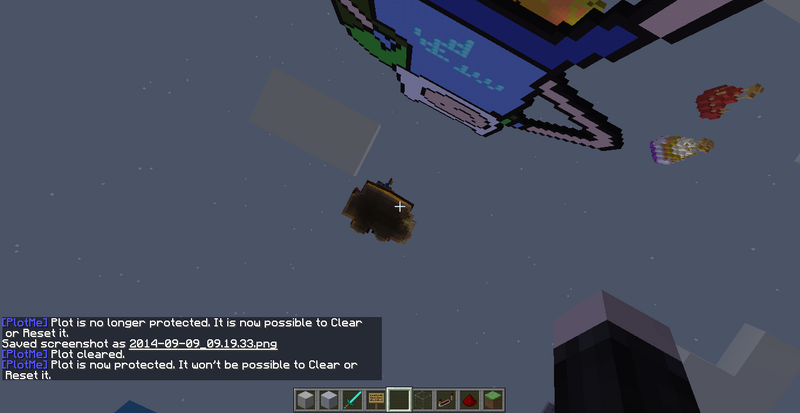This screenshot has width=800, height=413.
Task: Choose the wooden sign in the hotbar
Action: pos(376,400)
